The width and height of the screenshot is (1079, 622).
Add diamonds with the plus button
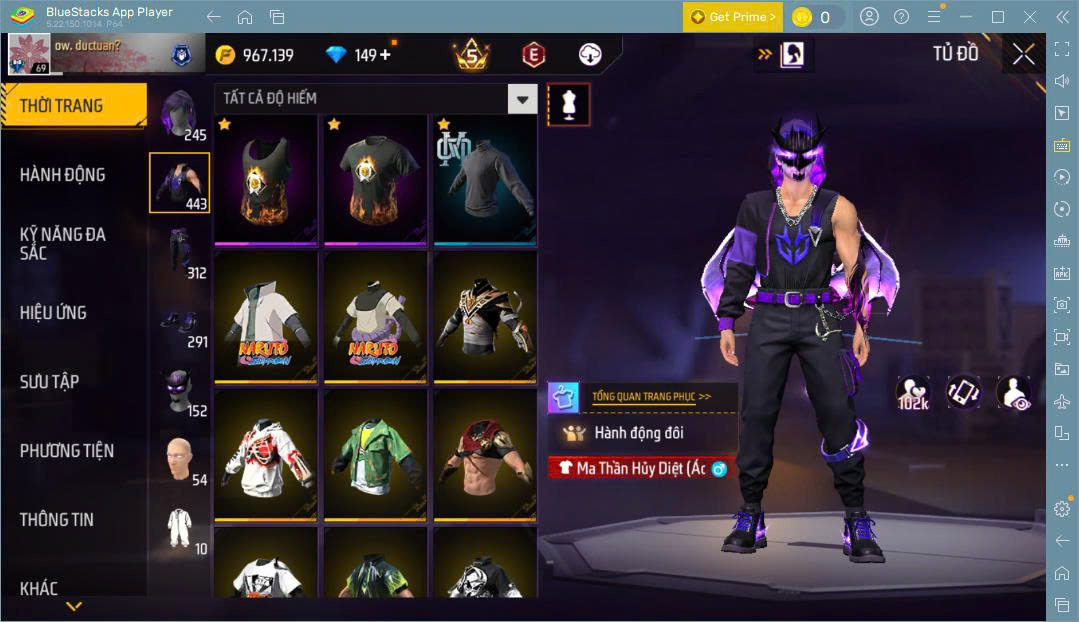[x=385, y=55]
